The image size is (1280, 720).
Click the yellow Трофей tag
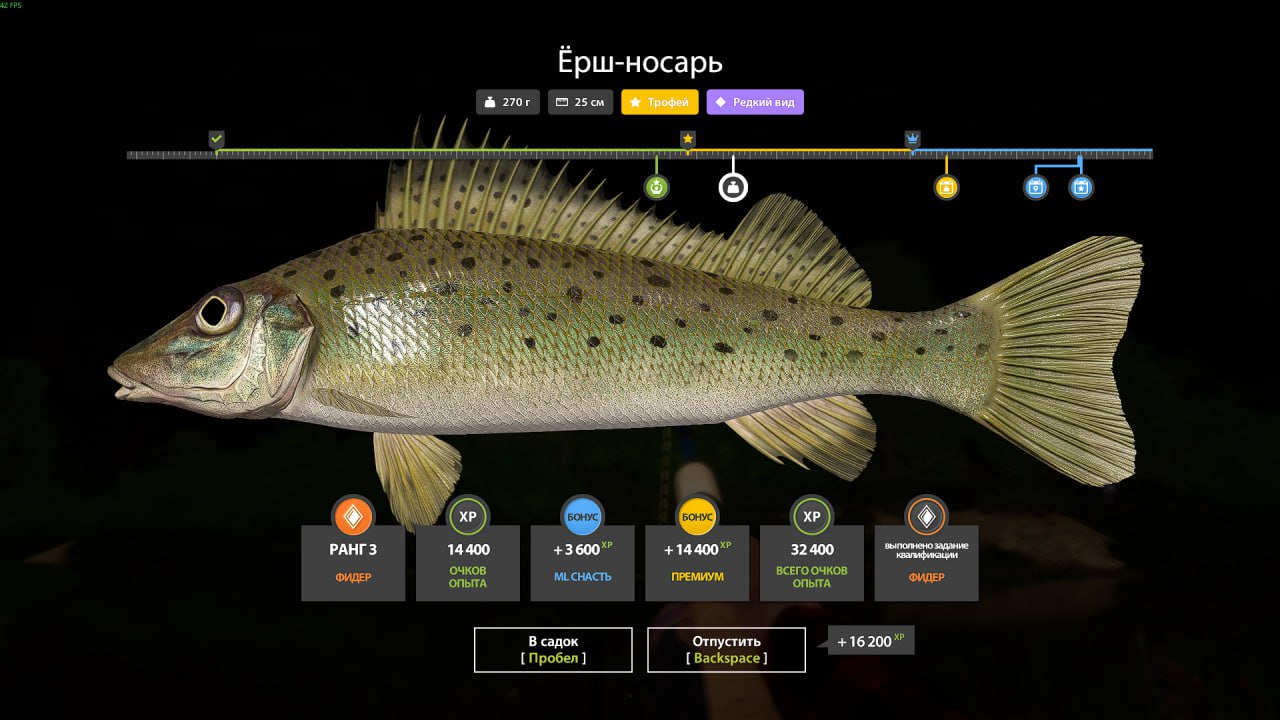click(x=660, y=102)
